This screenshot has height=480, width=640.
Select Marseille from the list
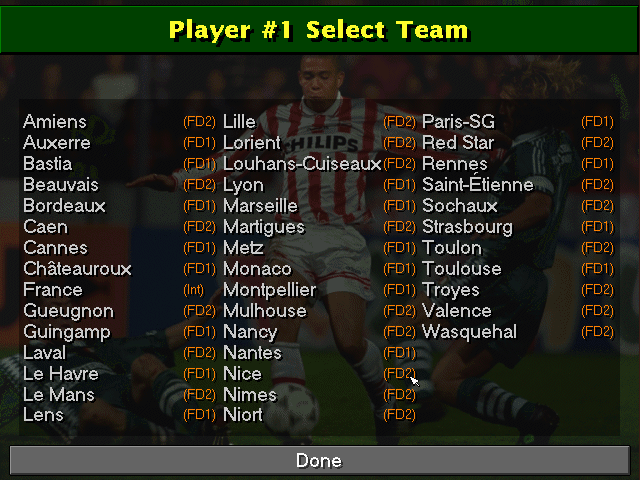pos(260,206)
